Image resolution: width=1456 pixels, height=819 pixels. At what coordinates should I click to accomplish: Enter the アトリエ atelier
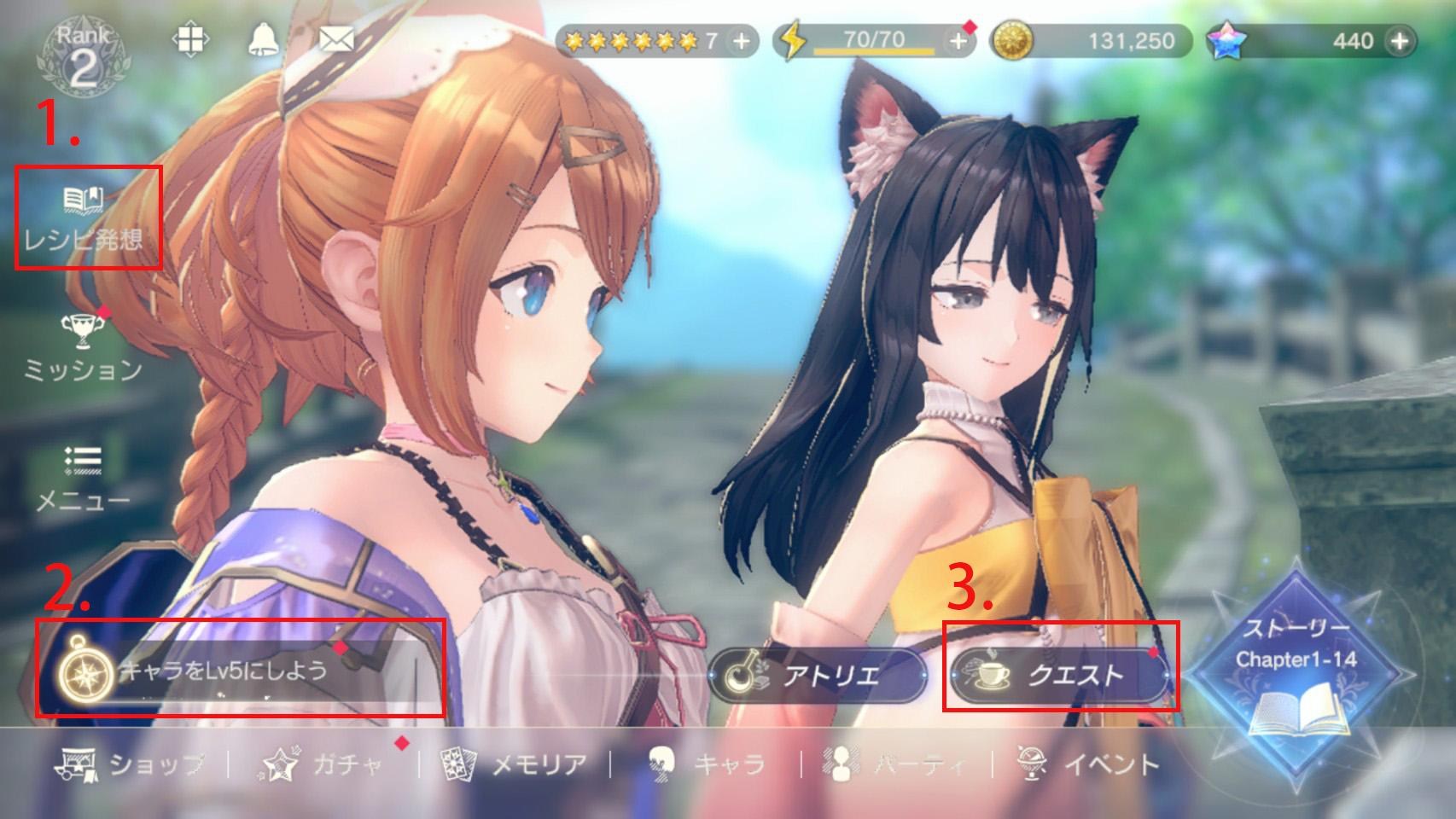[817, 676]
